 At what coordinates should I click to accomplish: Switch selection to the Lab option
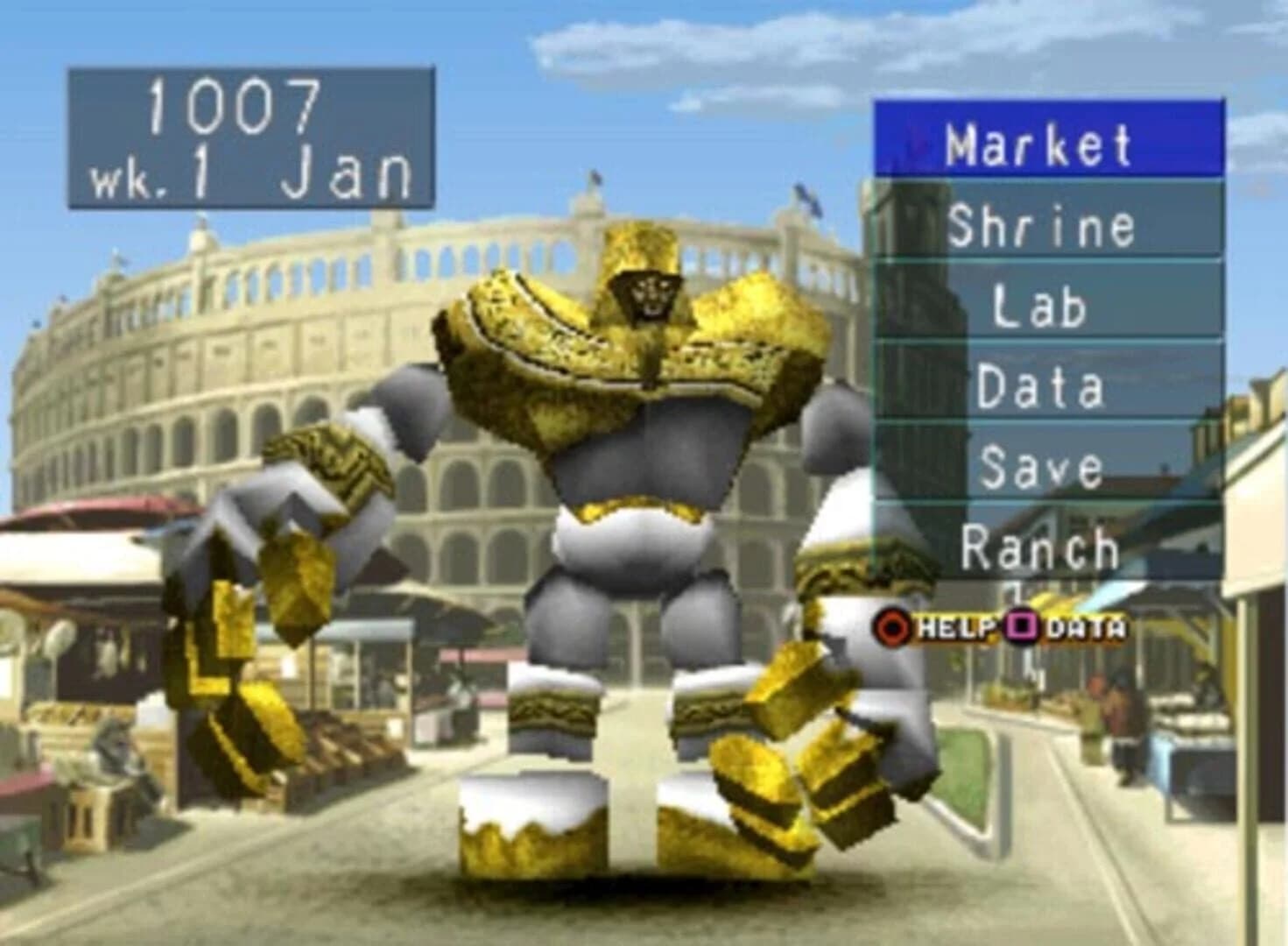1042,305
